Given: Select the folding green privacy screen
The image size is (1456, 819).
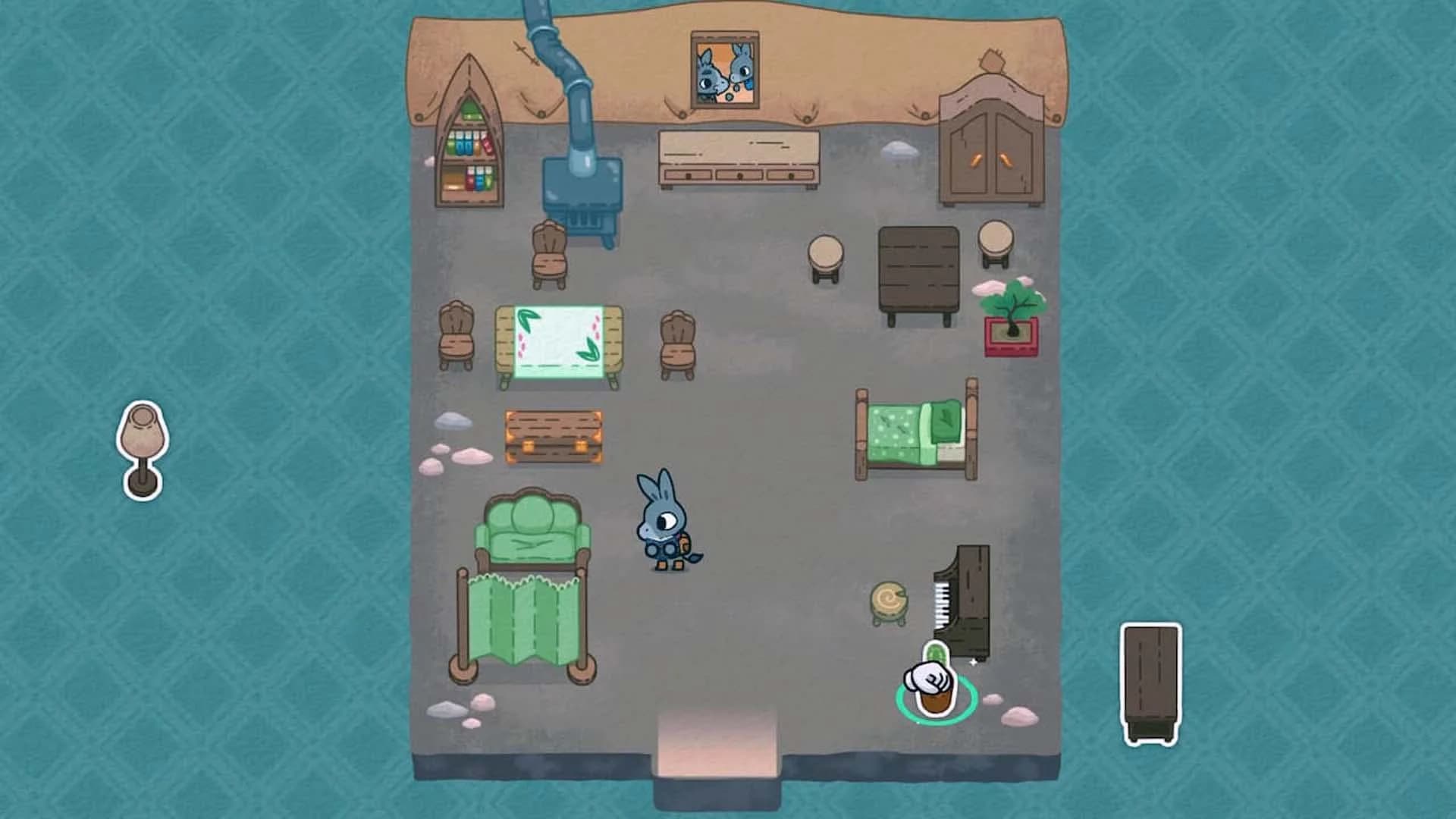Looking at the screenshot, I should click(x=523, y=618).
